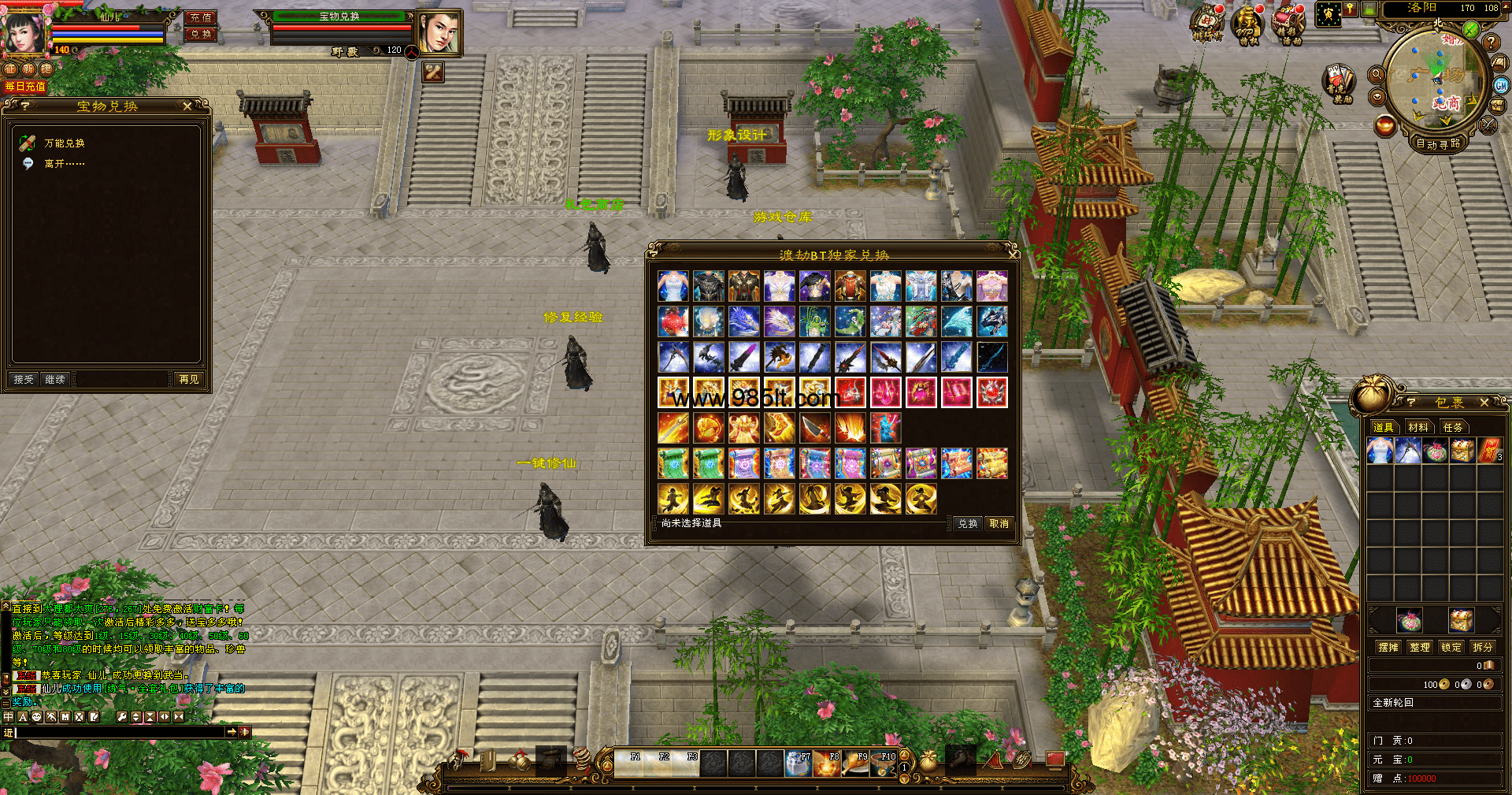Close the 宝物兑换 dialogue window
The image size is (1512, 795).
pyautogui.click(x=187, y=106)
